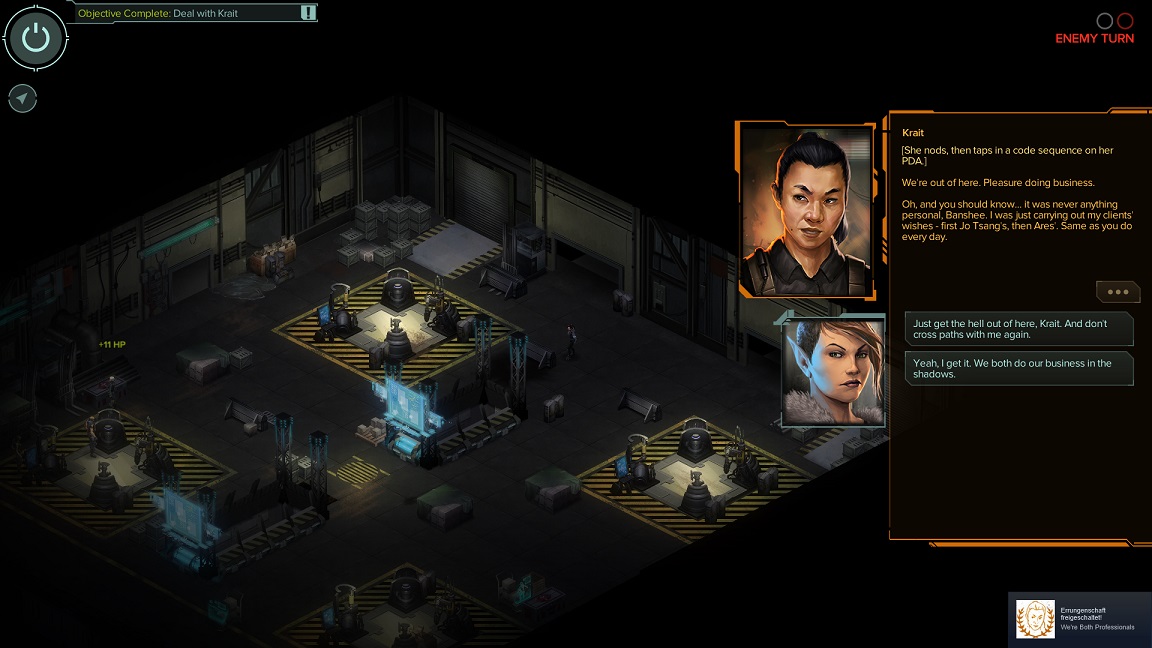The width and height of the screenshot is (1152, 648).
Task: Select reply 'Yeah, I get it' option
Action: [1019, 368]
